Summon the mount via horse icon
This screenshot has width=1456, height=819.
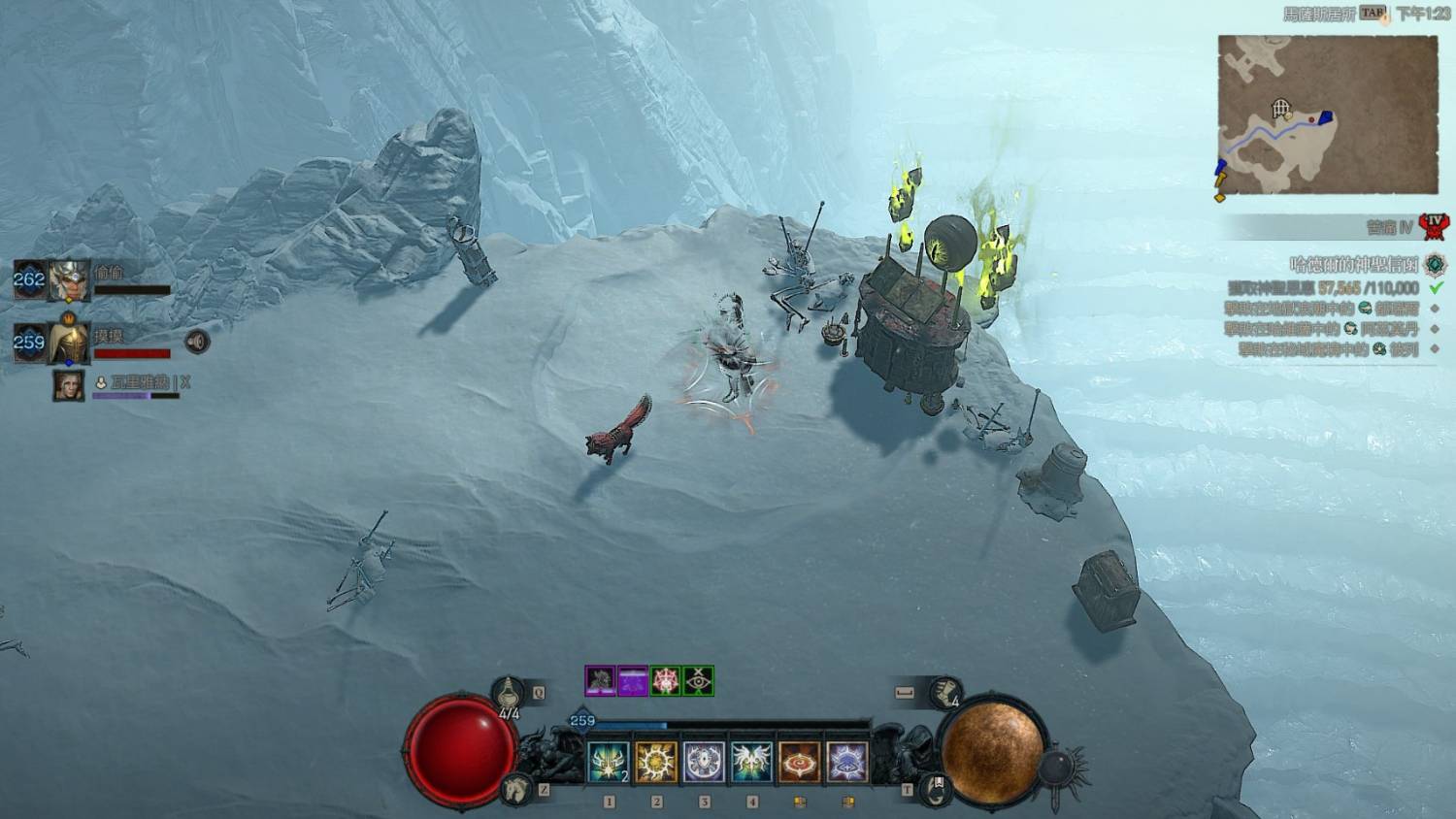516,790
